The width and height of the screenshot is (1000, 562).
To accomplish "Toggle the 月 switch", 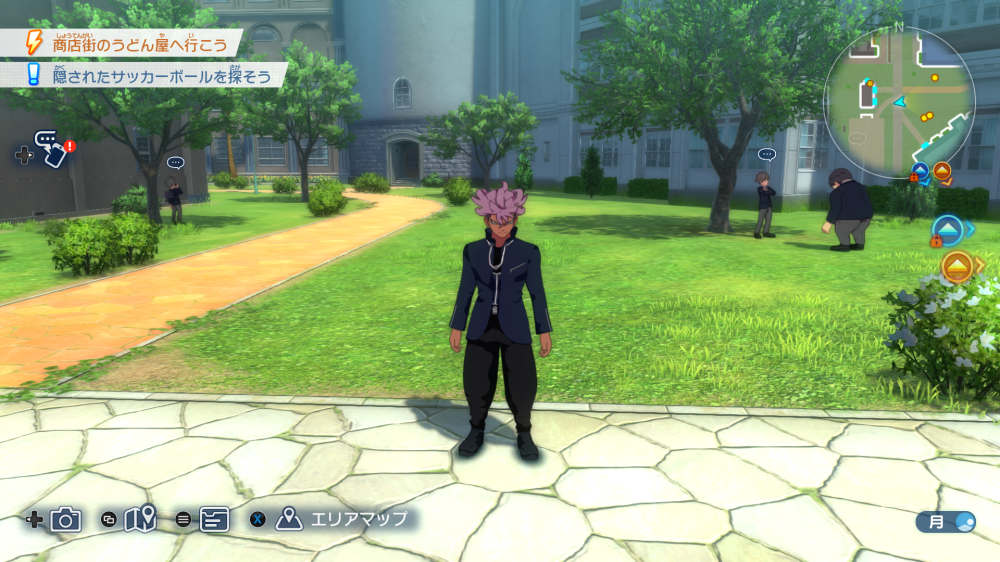I will click(946, 521).
